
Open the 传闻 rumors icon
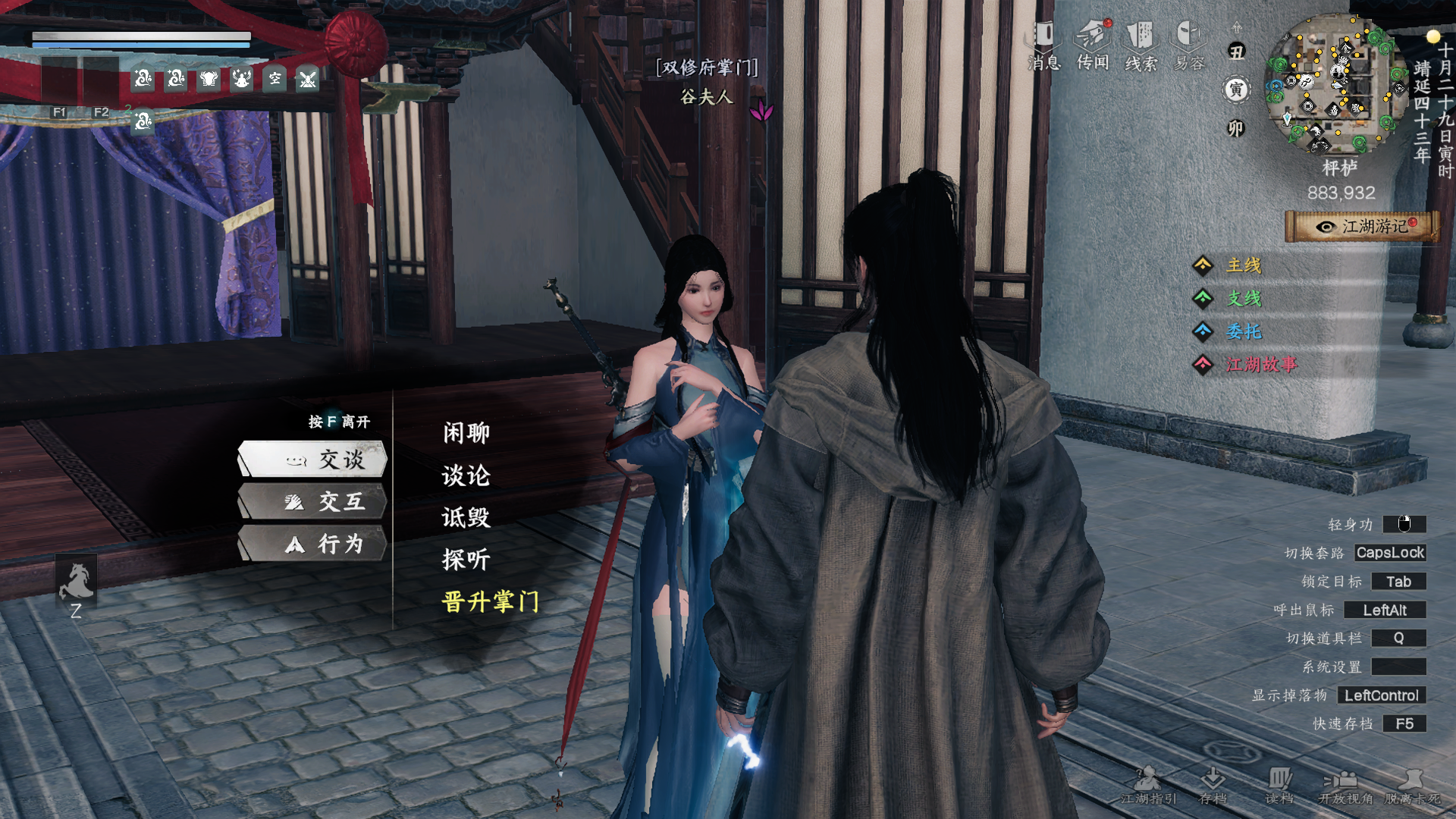pos(1093,45)
